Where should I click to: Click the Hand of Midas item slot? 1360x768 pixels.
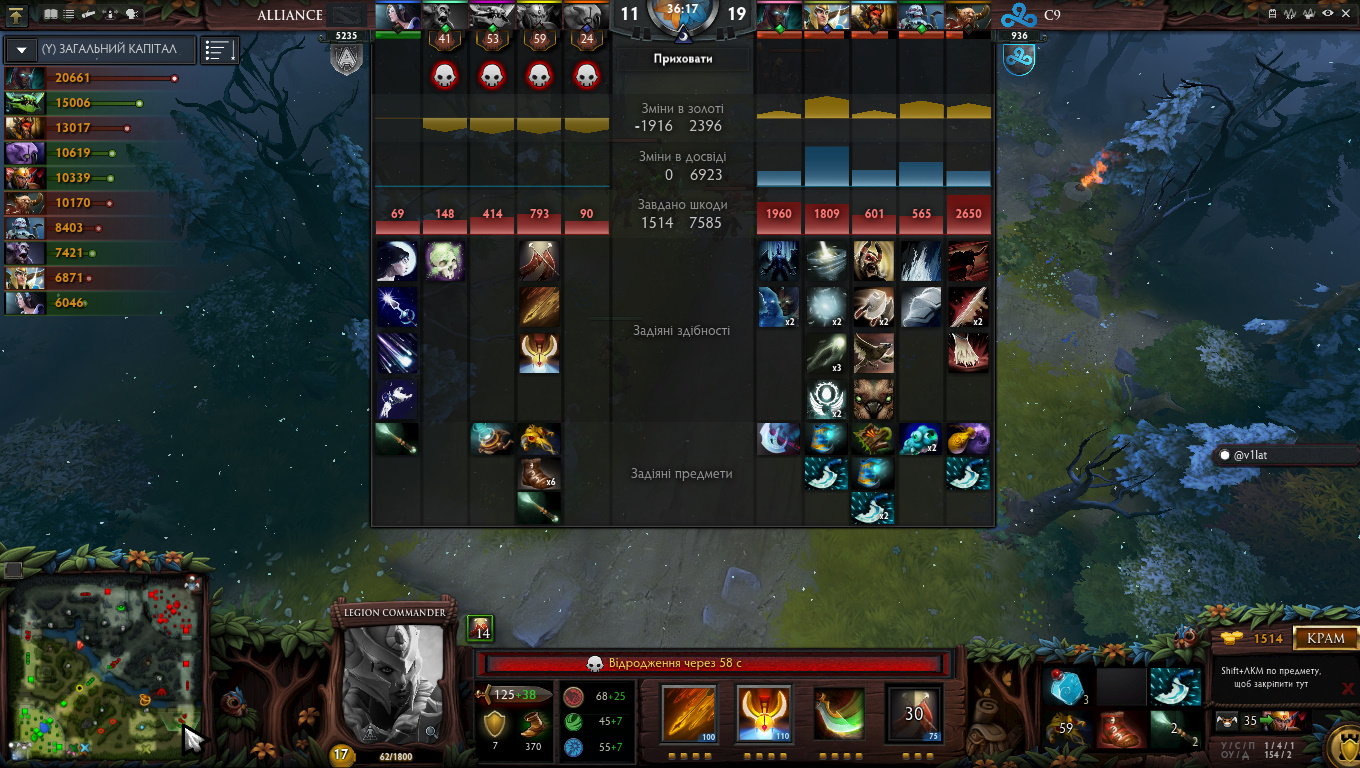(1066, 730)
